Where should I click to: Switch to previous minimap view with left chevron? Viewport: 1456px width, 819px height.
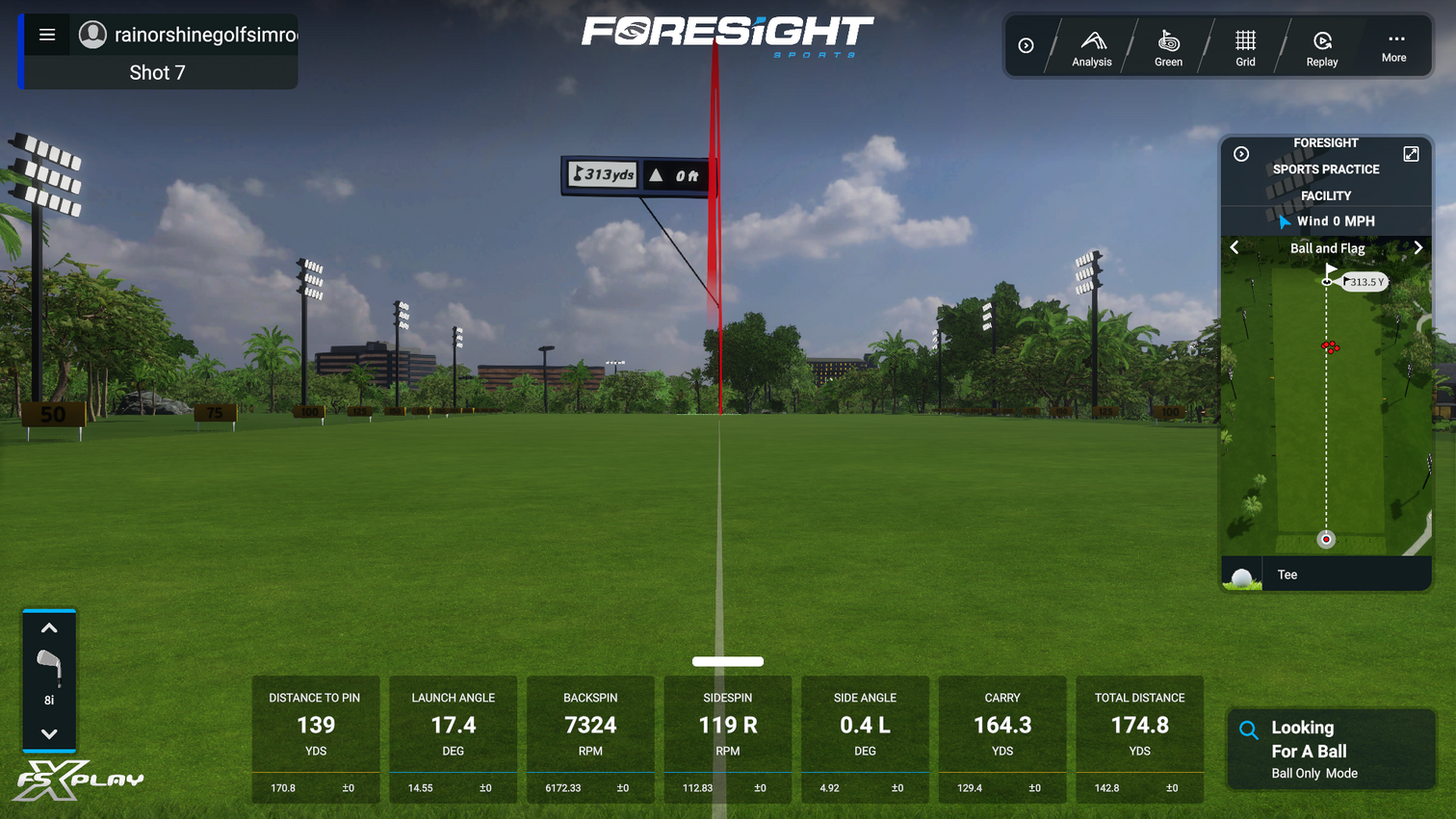1235,247
